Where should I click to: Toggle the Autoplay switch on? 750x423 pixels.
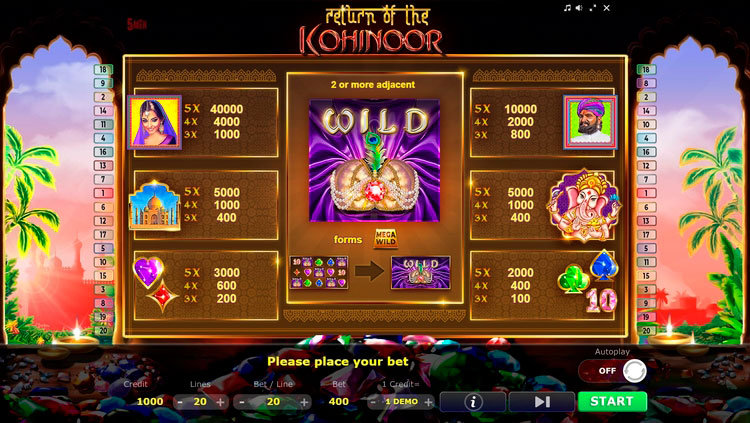(x=613, y=371)
